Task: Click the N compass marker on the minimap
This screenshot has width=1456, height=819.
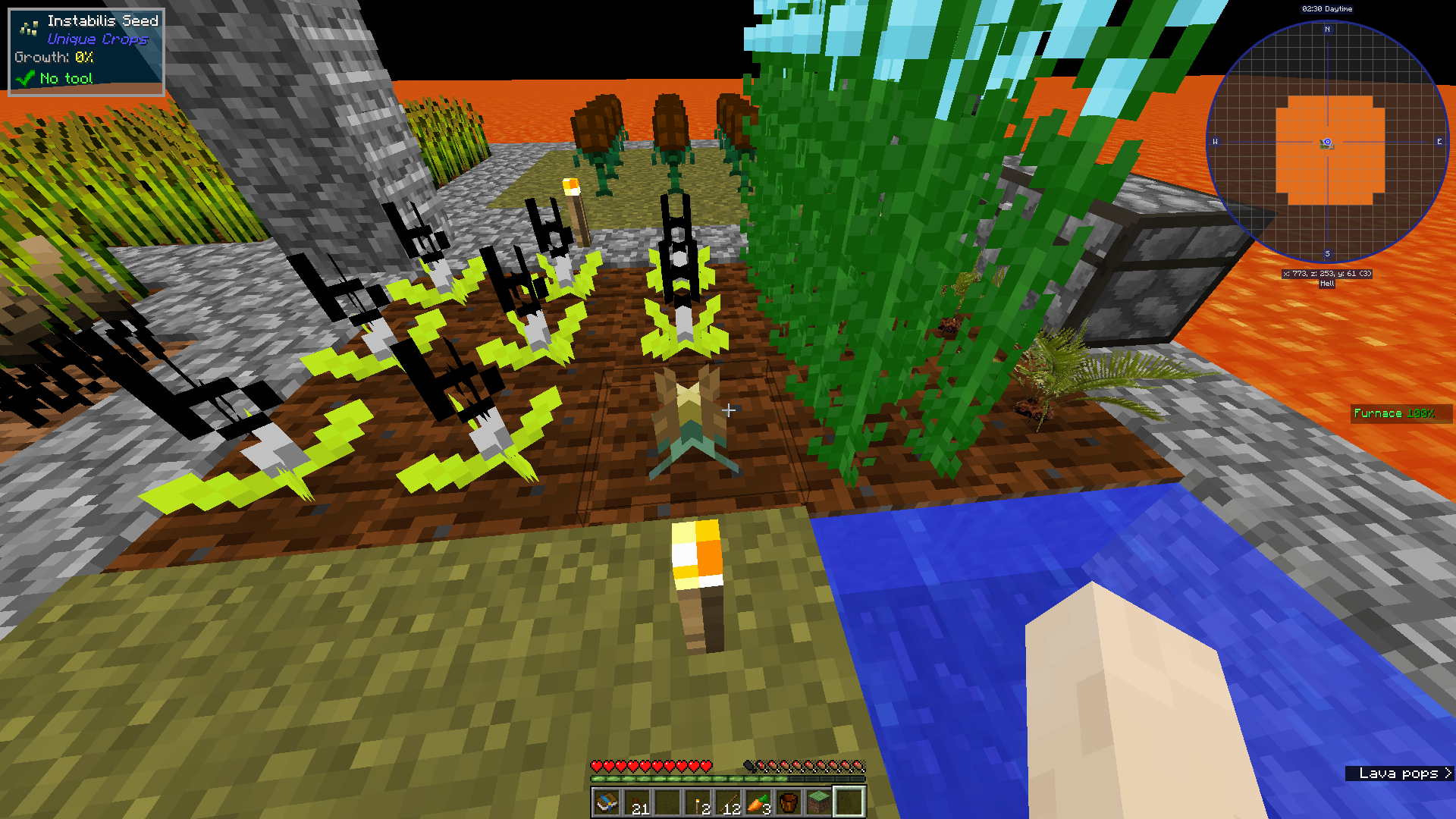Action: click(1326, 30)
